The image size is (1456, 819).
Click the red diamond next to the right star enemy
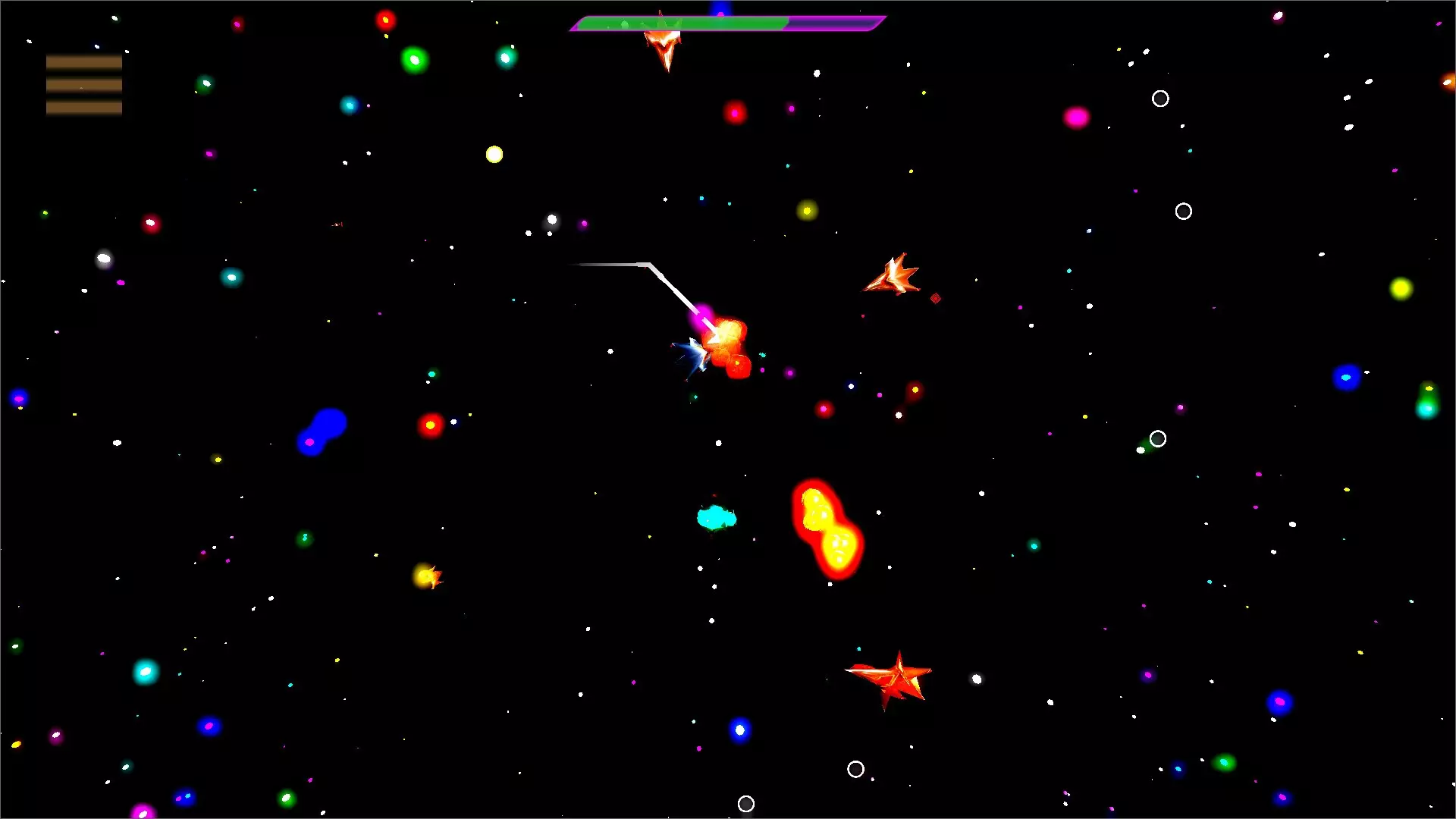[x=936, y=298]
